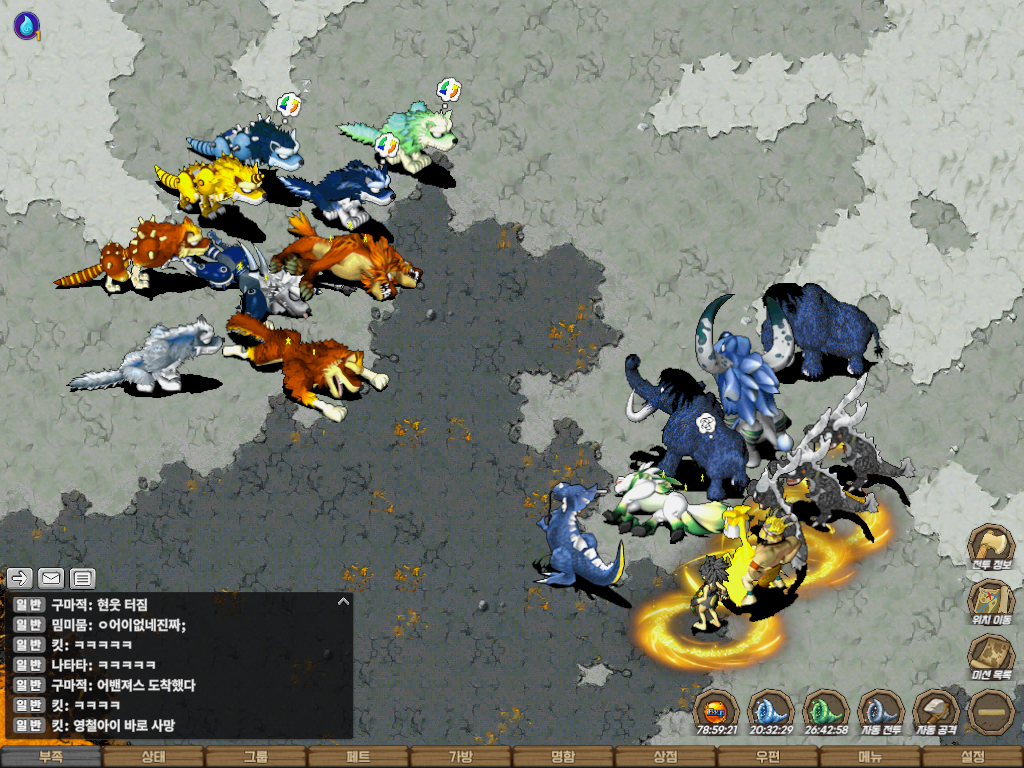The height and width of the screenshot is (768, 1024).
Task: Toggle 자동 공격 auto attack hammer icon
Action: (936, 712)
